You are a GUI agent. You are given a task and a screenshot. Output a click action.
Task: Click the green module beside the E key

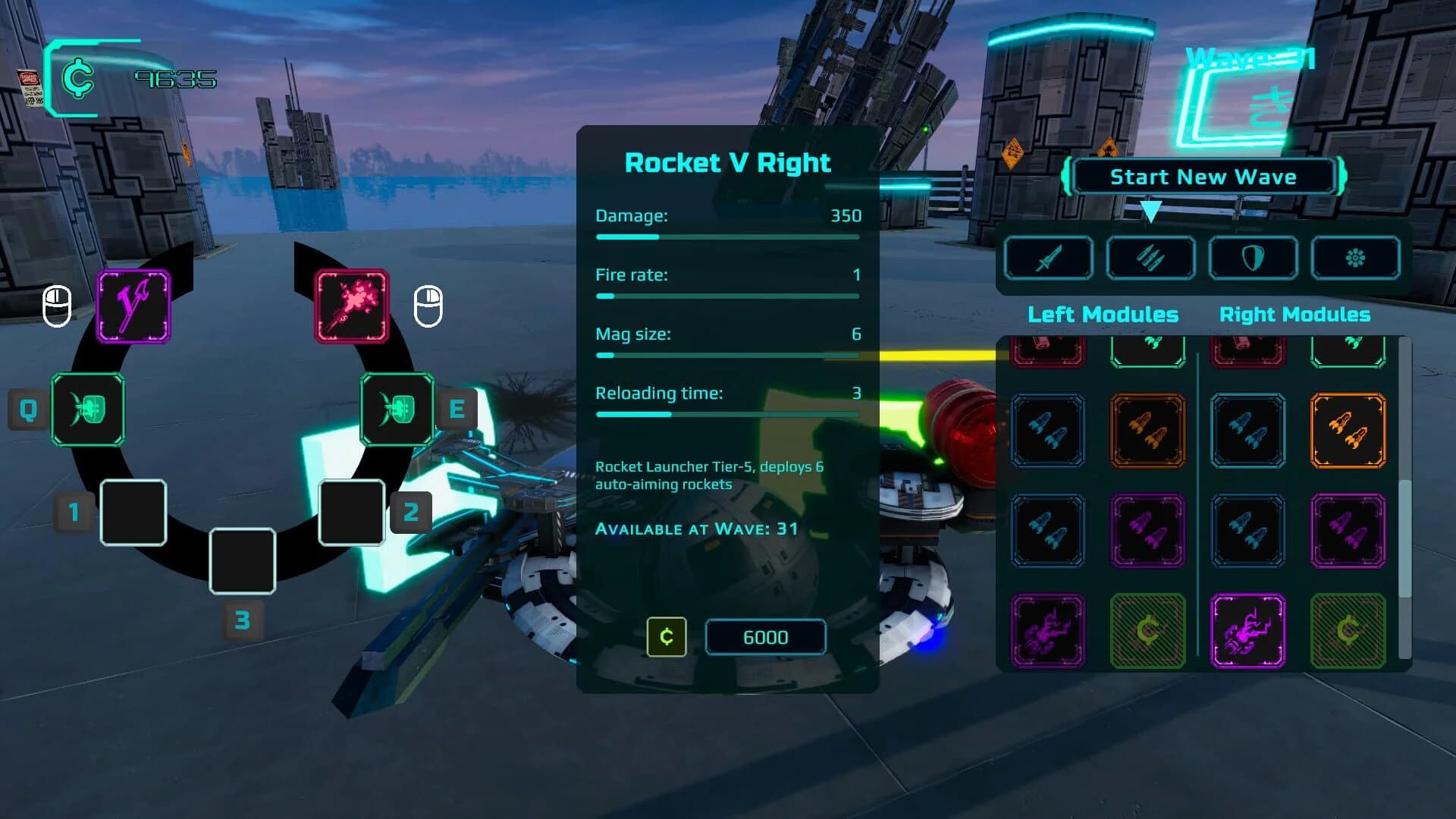397,409
